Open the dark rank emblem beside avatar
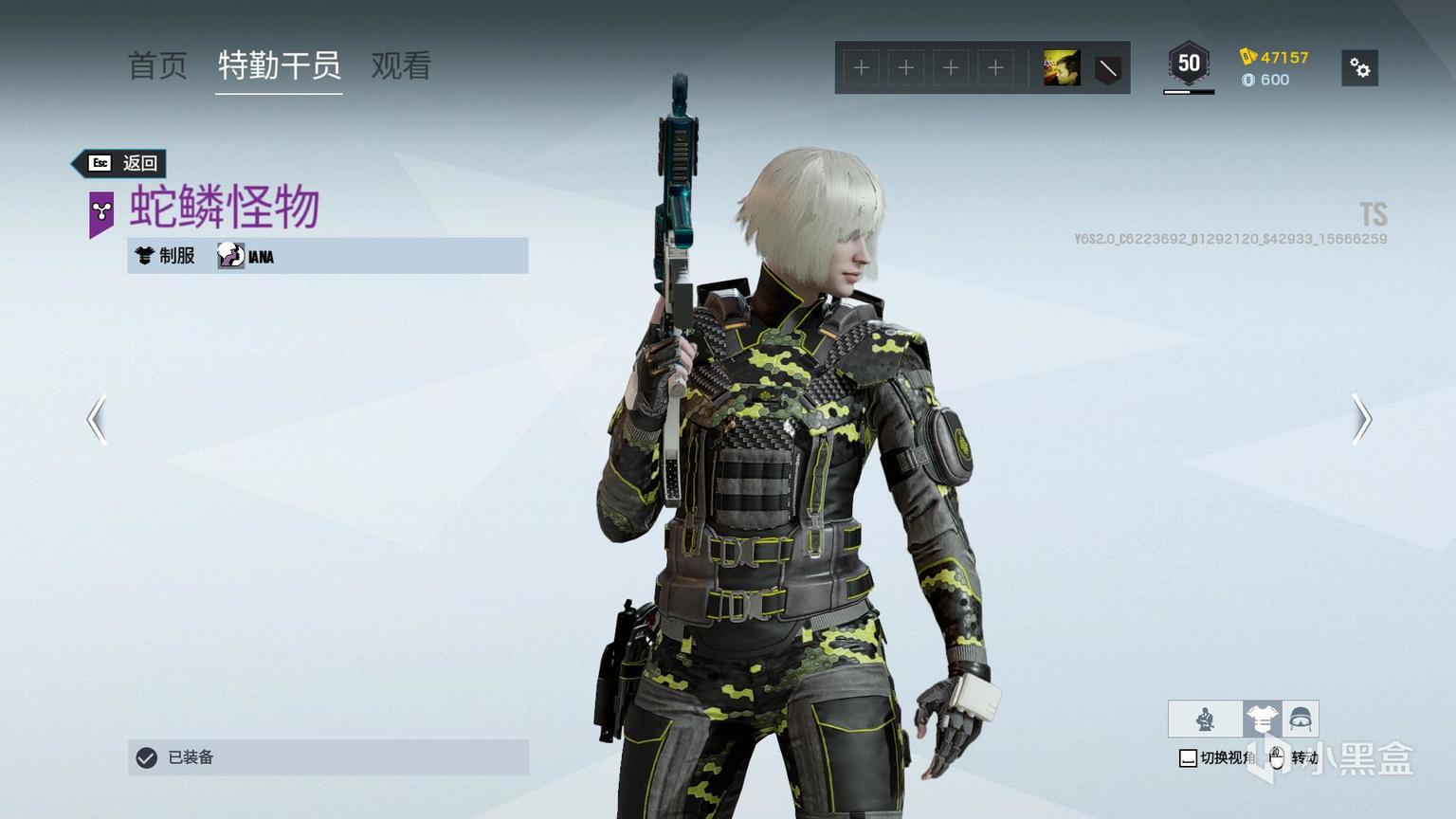The image size is (1456, 819). point(1107,68)
